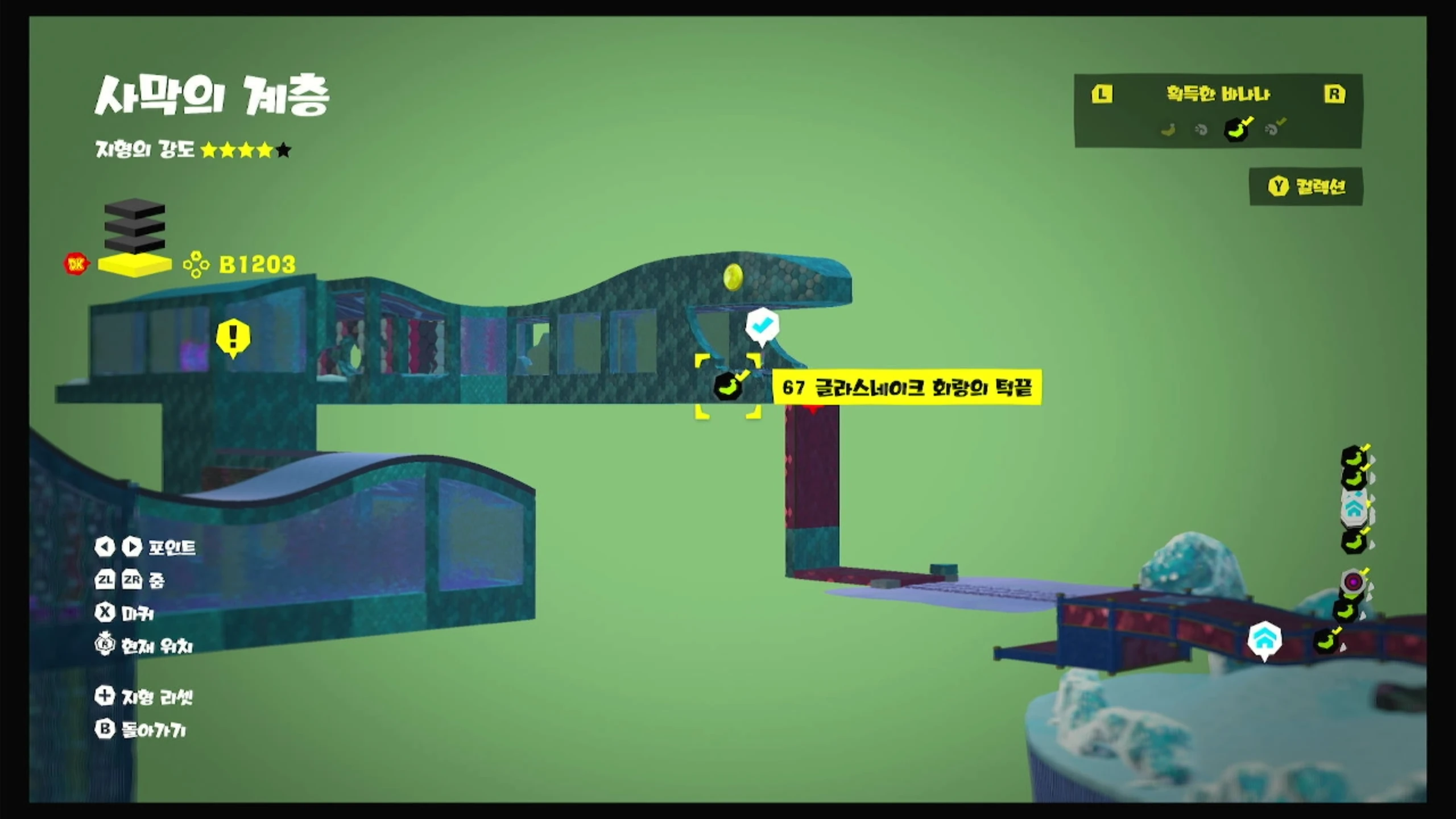Select the yellow B1203 sublayer slab
Image resolution: width=1456 pixels, height=819 pixels.
click(x=135, y=264)
